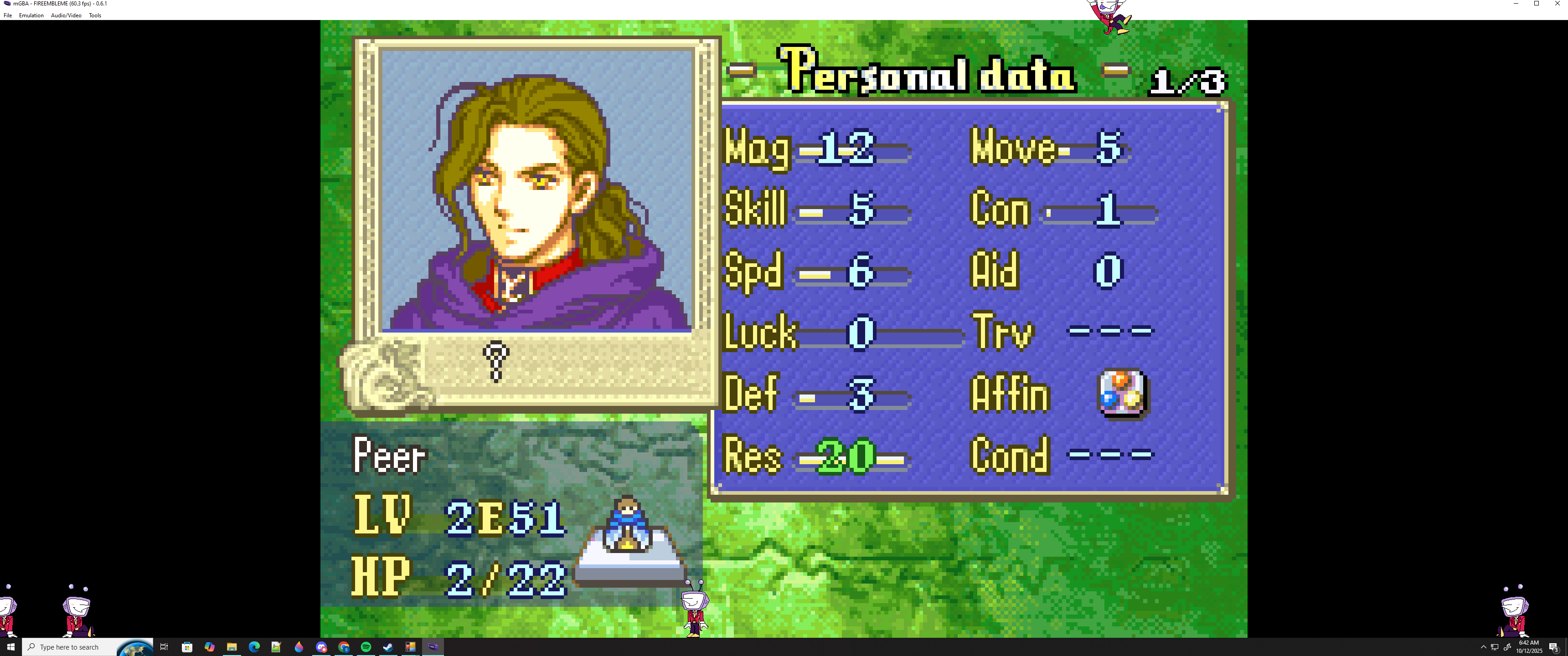Viewport: 1568px width, 656px height.
Task: Click the Affin affinity icon
Action: [x=1122, y=393]
